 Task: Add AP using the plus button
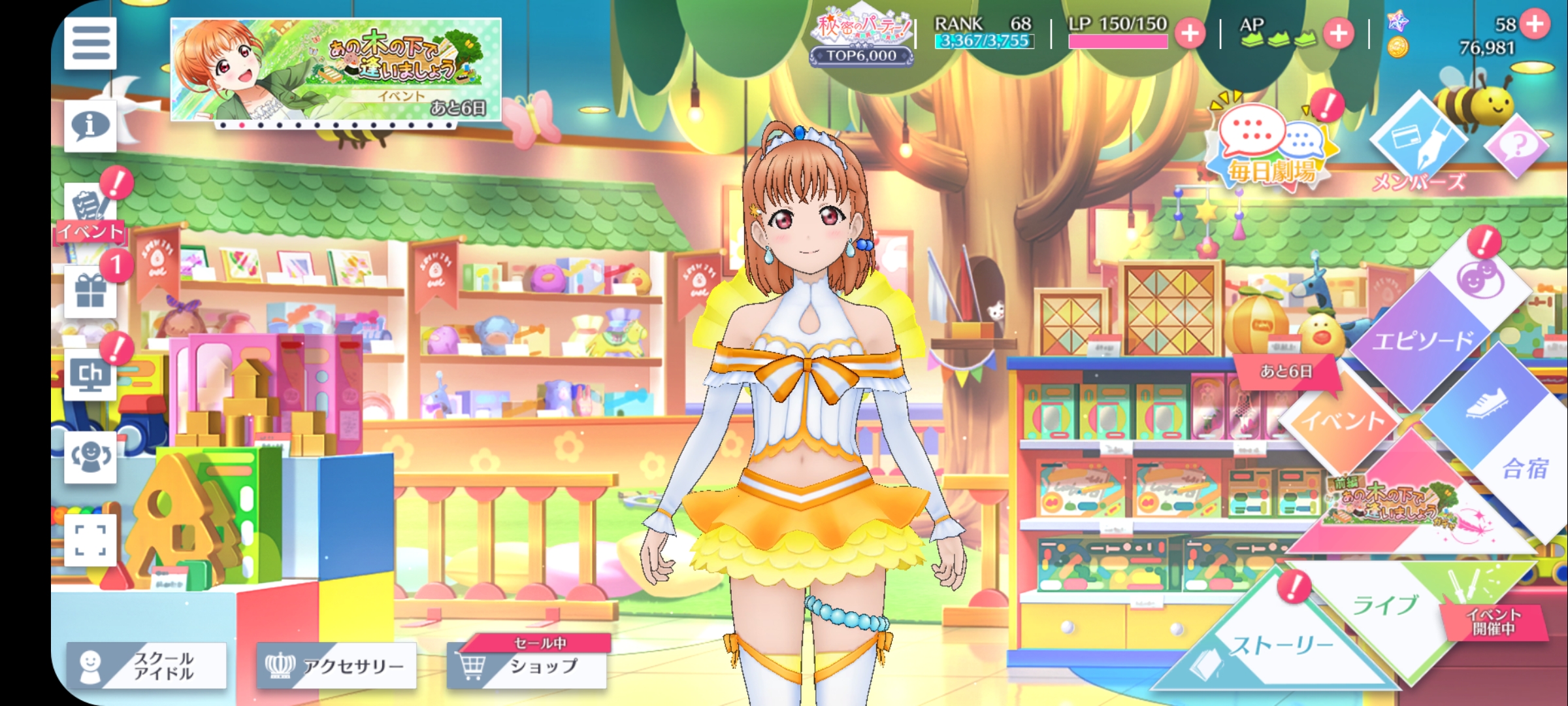(1339, 33)
